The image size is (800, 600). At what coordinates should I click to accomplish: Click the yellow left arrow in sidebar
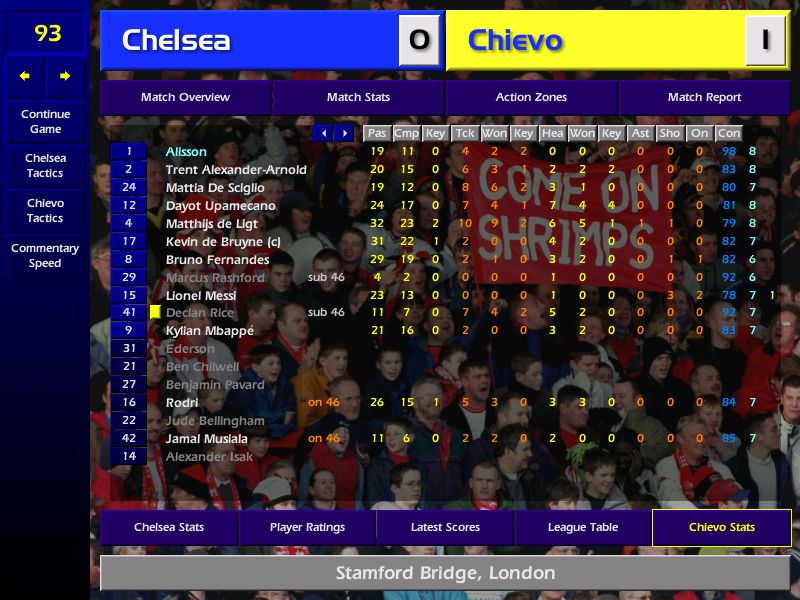coord(25,76)
